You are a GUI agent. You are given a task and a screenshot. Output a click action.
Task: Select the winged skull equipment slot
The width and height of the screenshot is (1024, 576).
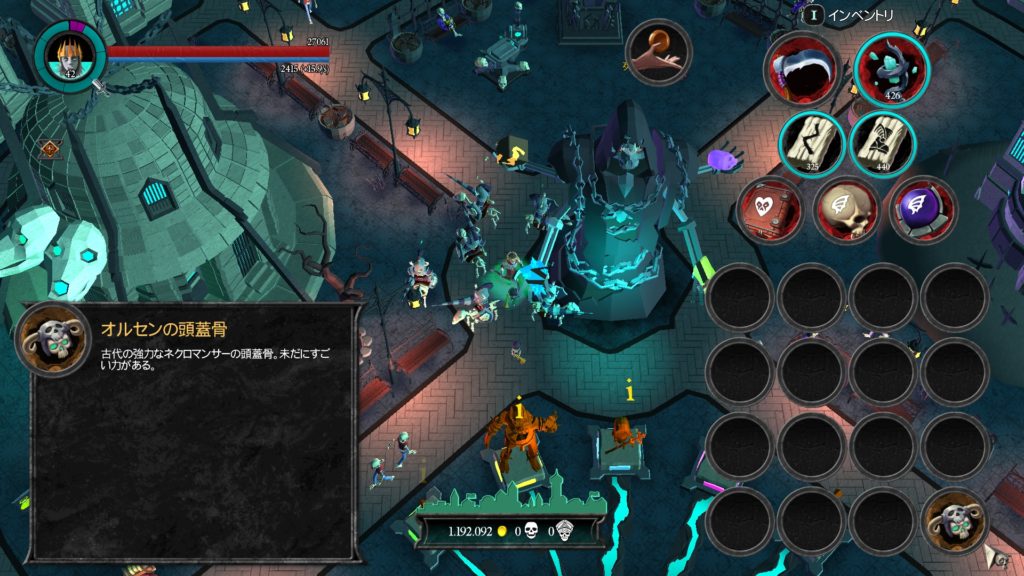(845, 210)
